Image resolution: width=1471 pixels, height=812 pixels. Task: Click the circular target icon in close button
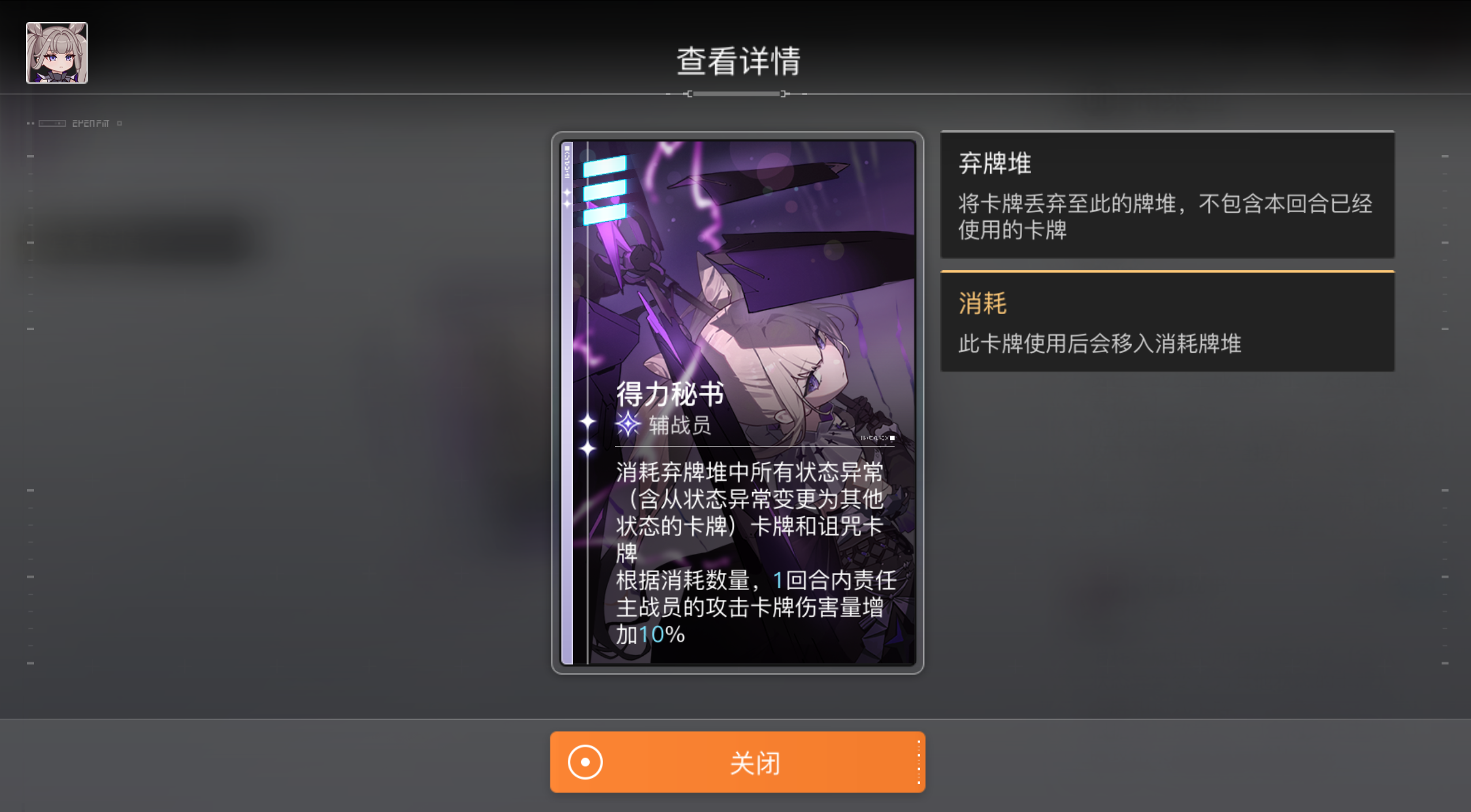(584, 762)
